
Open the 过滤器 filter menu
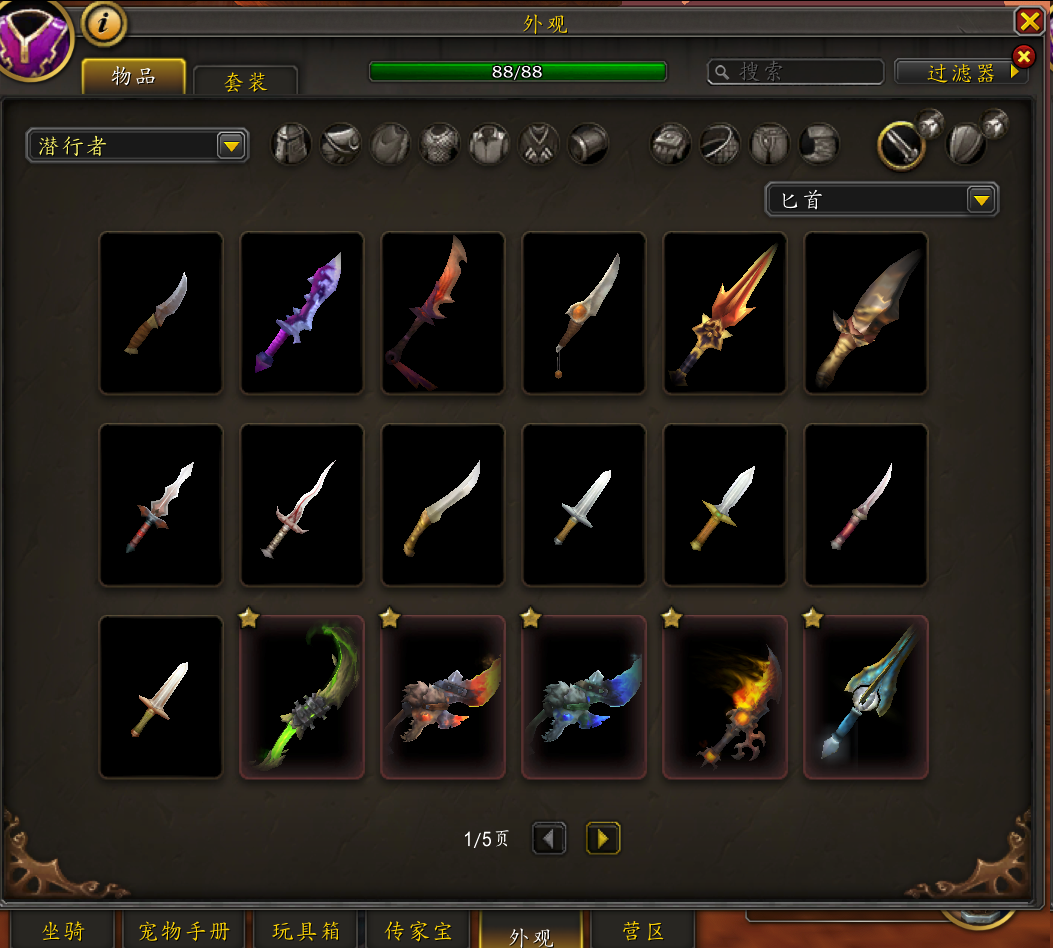(x=961, y=72)
